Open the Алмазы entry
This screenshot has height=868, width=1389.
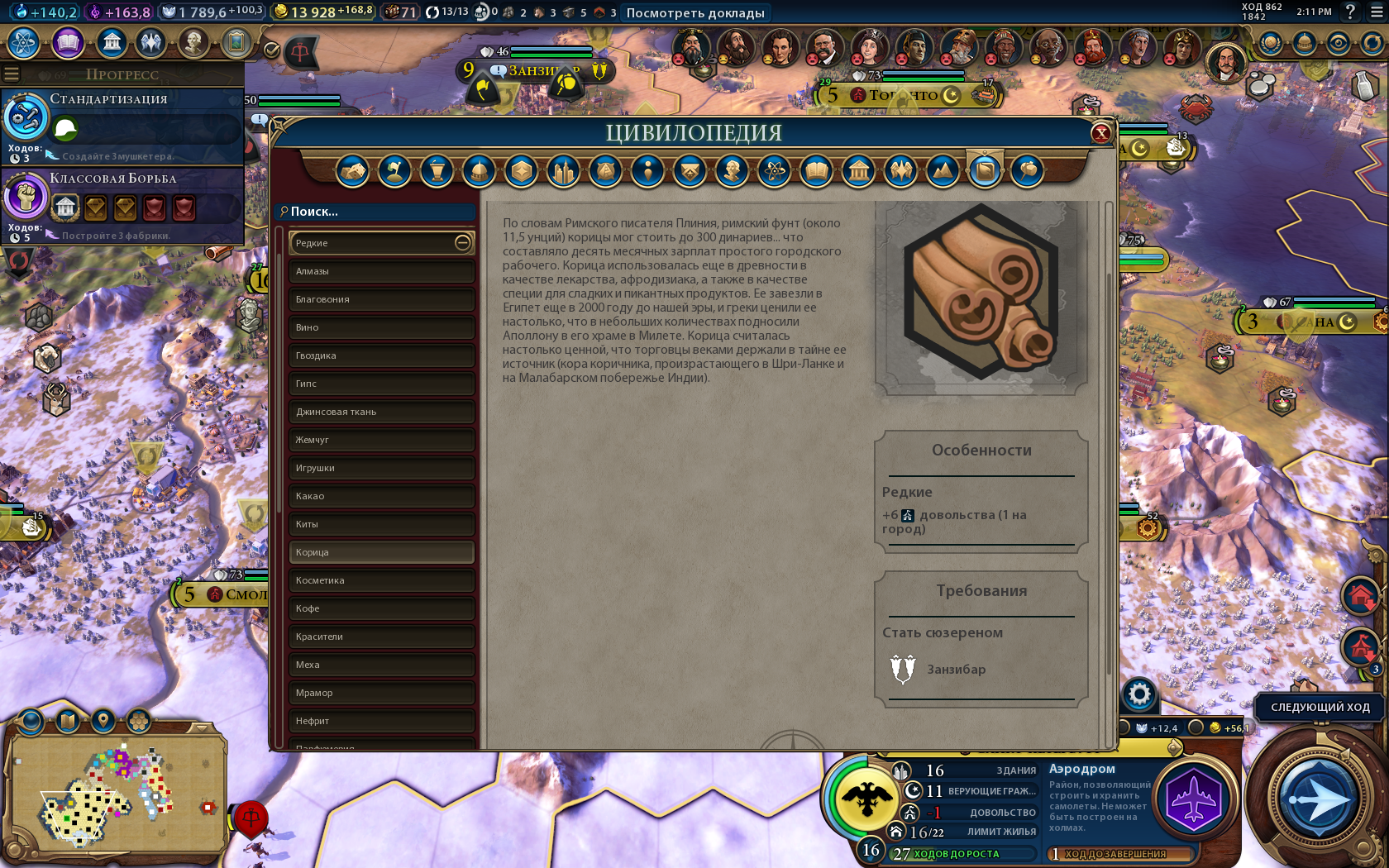tap(381, 271)
